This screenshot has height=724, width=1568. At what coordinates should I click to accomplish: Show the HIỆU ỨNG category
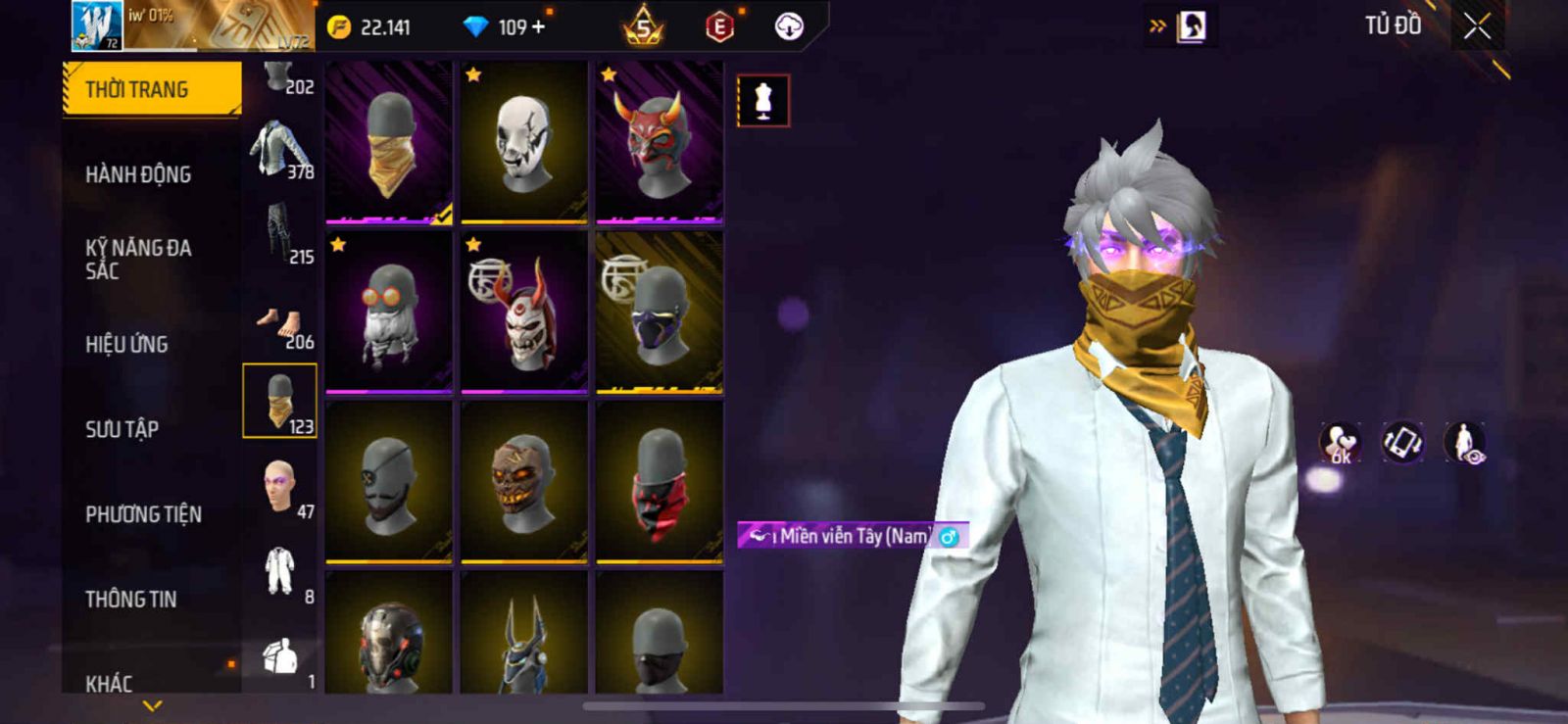coord(126,344)
